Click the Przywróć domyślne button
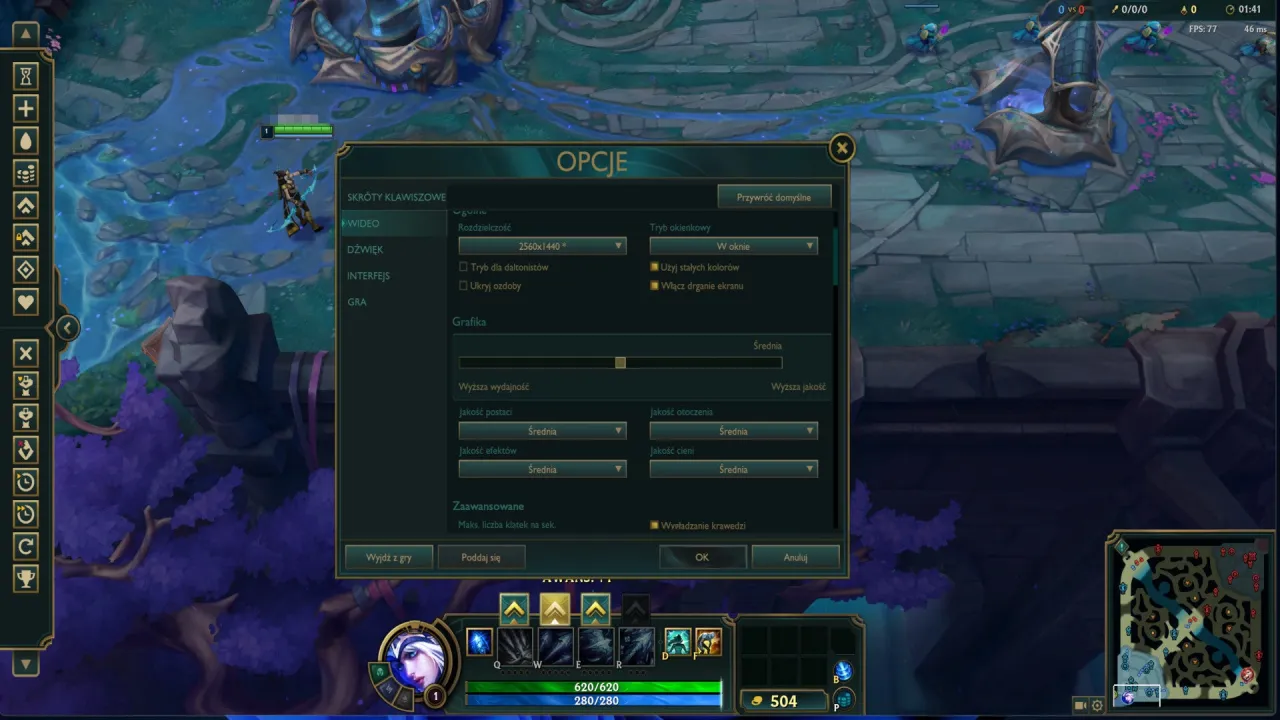The width and height of the screenshot is (1280, 720). (x=773, y=196)
